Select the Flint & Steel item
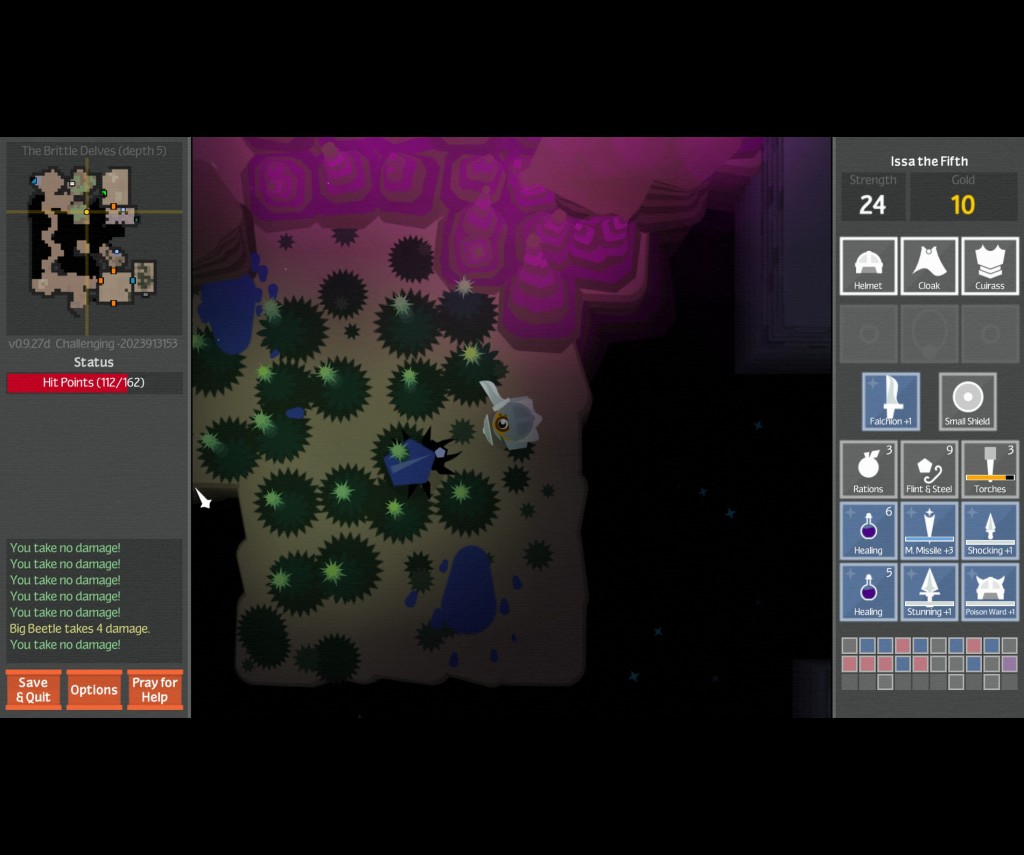1024x855 pixels. 929,469
